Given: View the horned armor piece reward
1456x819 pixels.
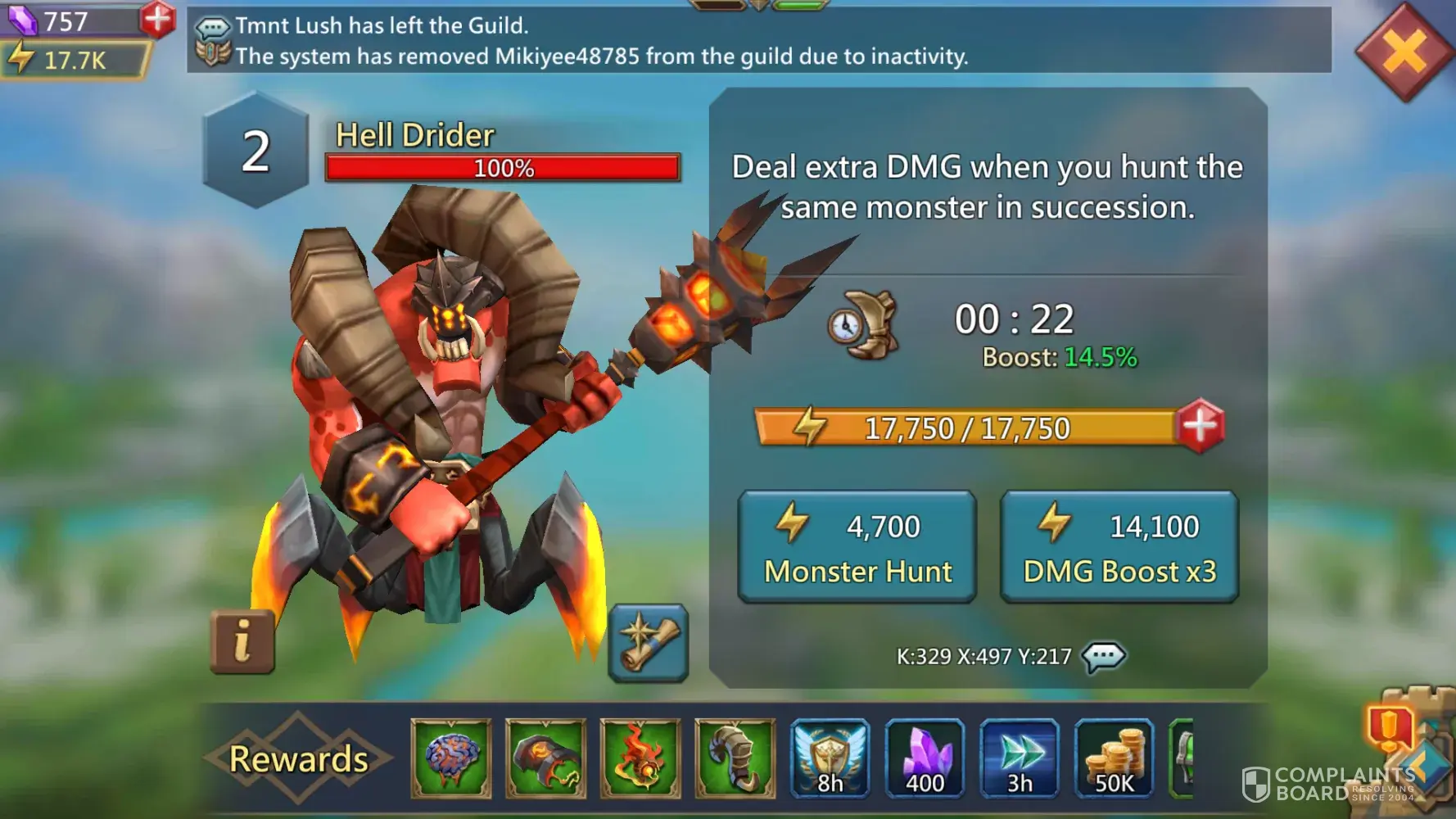Looking at the screenshot, I should (735, 758).
